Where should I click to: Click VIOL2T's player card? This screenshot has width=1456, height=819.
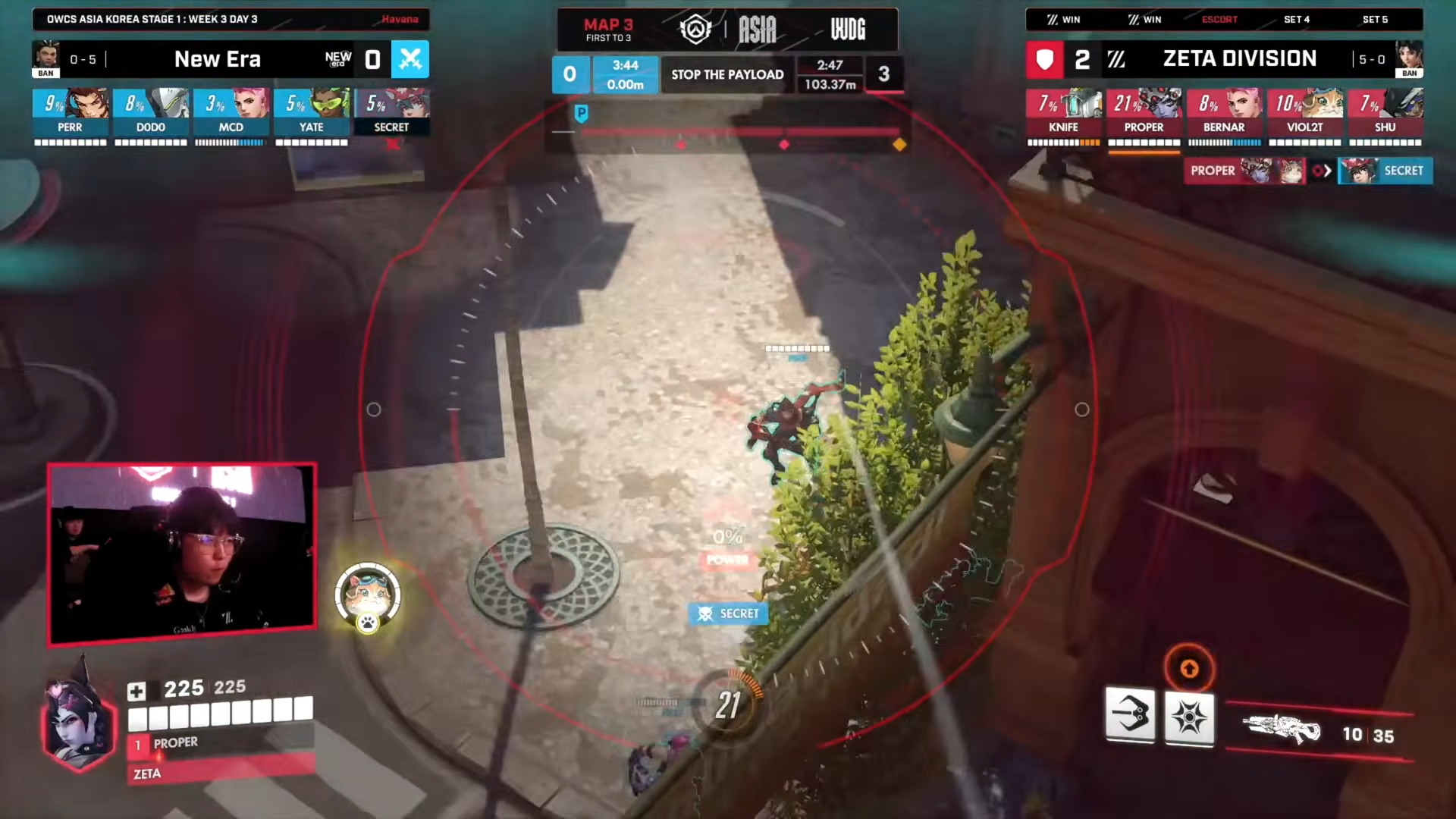click(x=1304, y=112)
